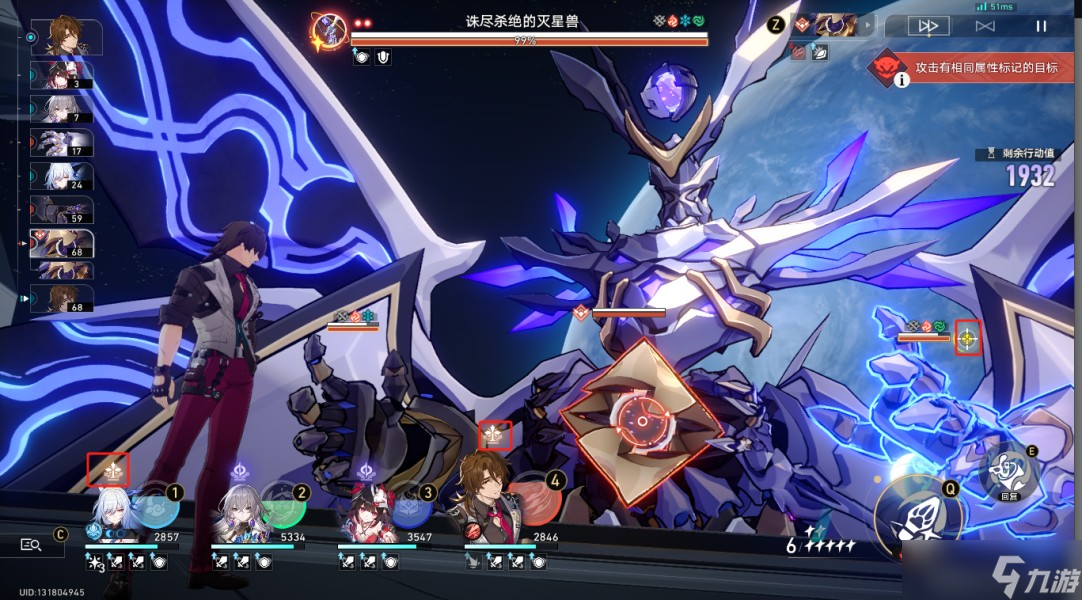Activate the third character's blue ultimate
1082x600 pixels.
409,505
